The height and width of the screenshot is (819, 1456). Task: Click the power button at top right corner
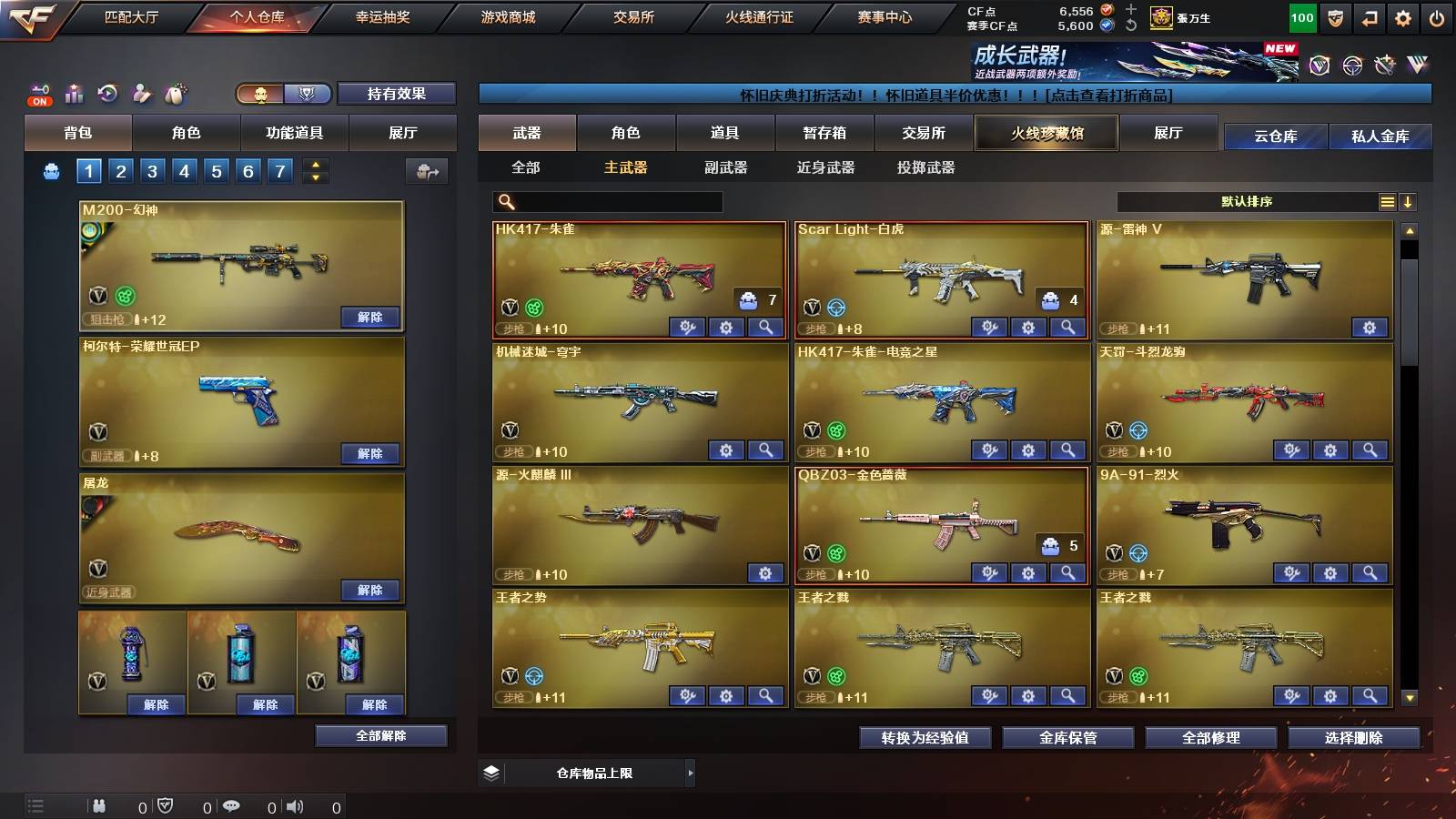tap(1438, 17)
